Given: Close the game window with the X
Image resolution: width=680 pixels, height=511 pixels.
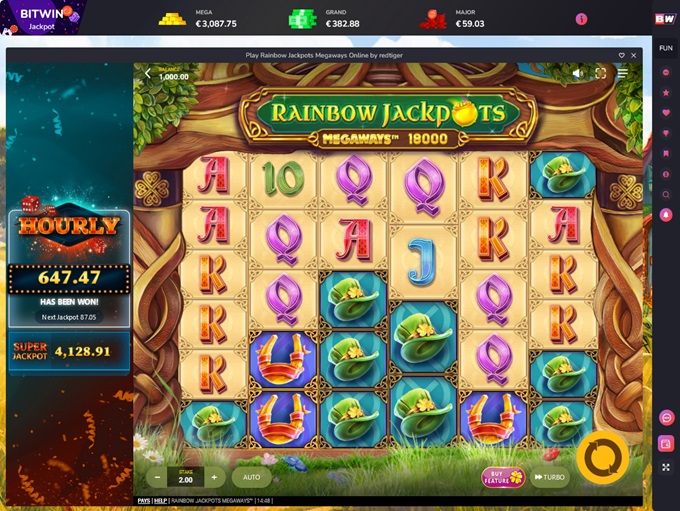Looking at the screenshot, I should [634, 55].
